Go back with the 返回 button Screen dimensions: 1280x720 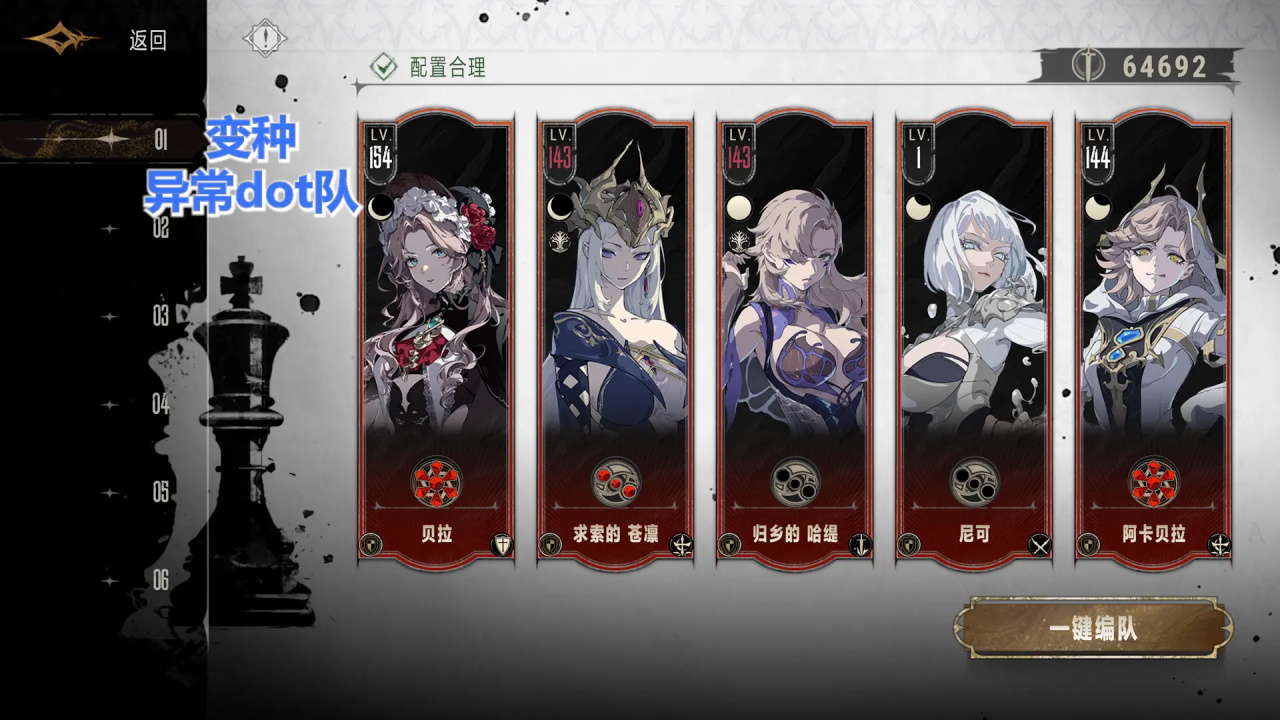[147, 41]
